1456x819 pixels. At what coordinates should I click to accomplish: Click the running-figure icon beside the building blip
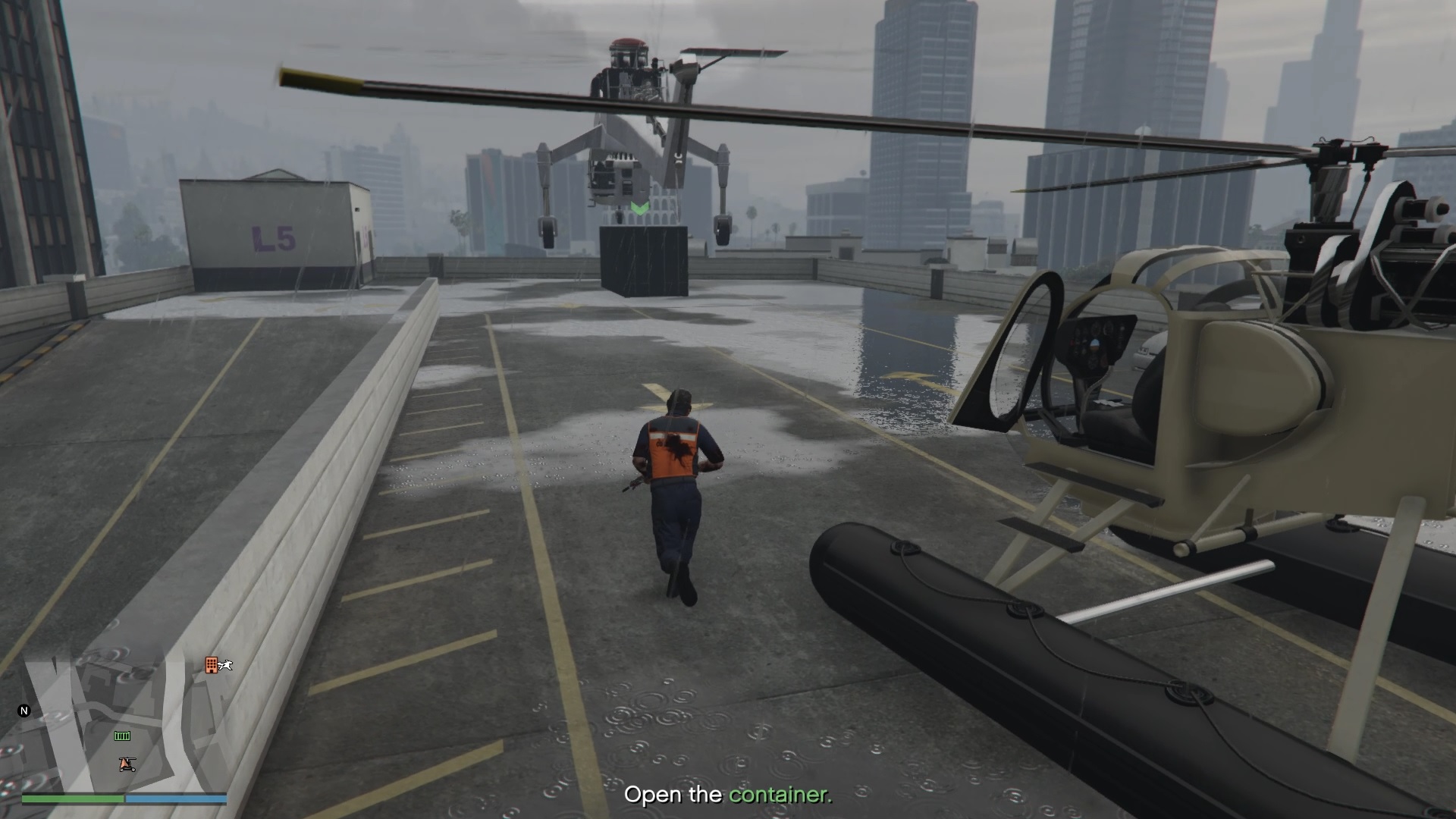[225, 665]
